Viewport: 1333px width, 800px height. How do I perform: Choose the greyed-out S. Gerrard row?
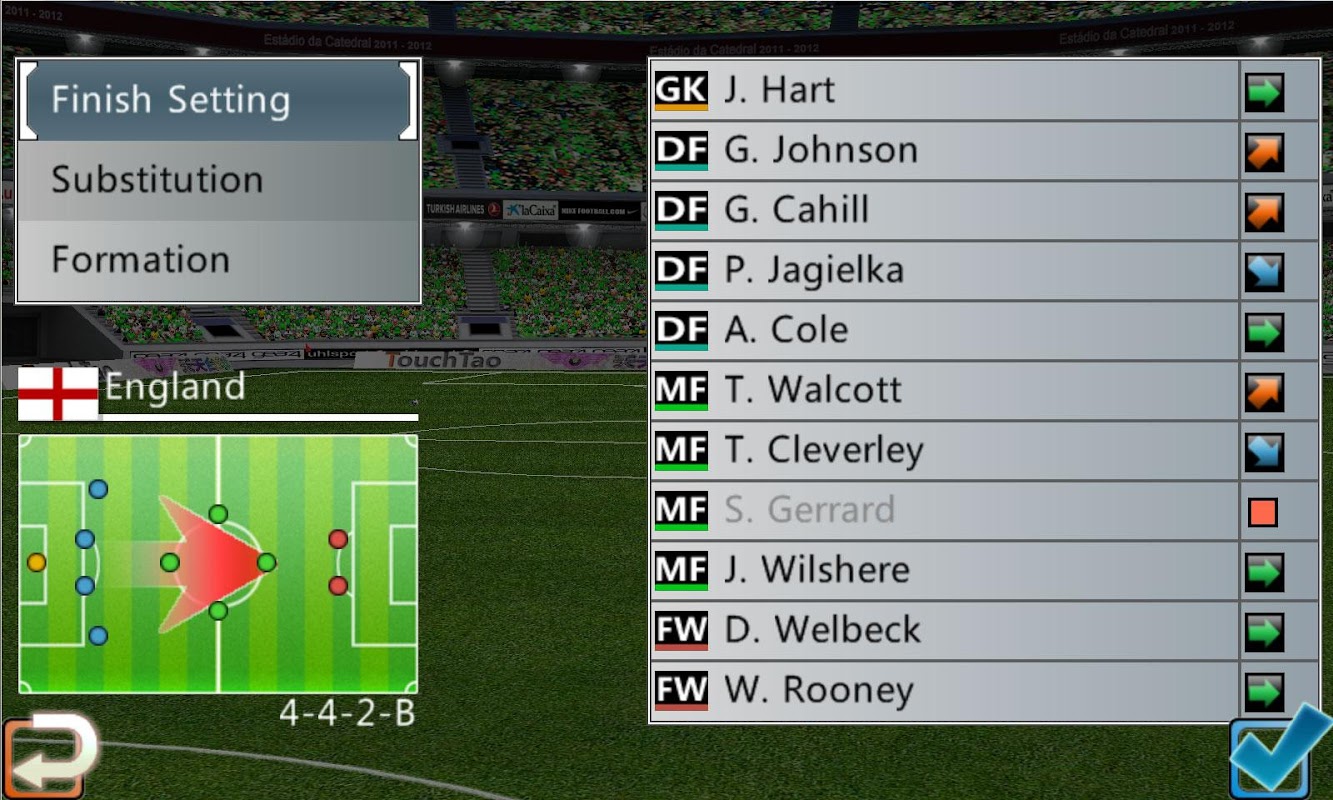click(x=945, y=511)
